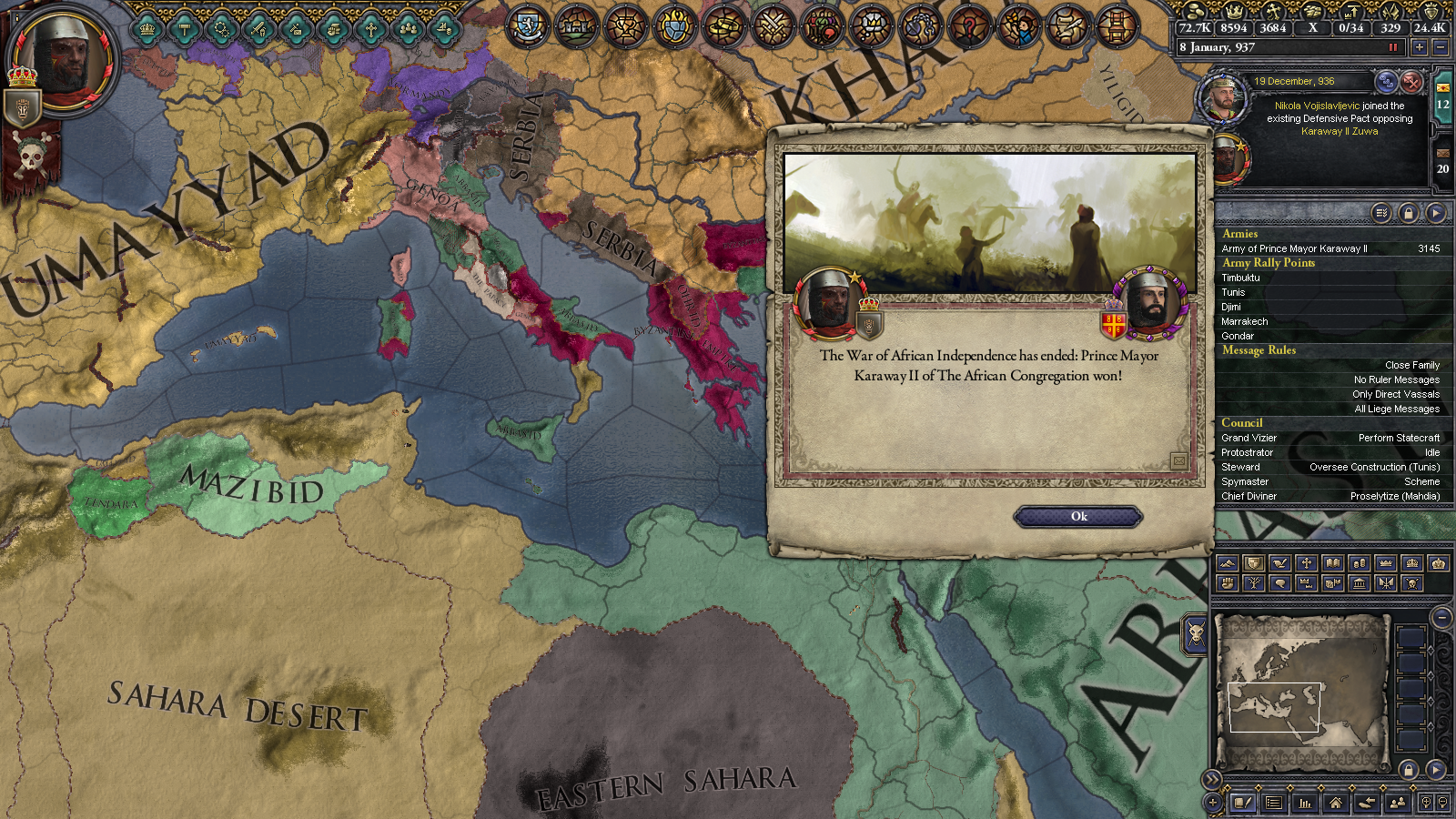Open the Laws tab with hammer icon
The height and width of the screenshot is (819, 1456).
(185, 29)
